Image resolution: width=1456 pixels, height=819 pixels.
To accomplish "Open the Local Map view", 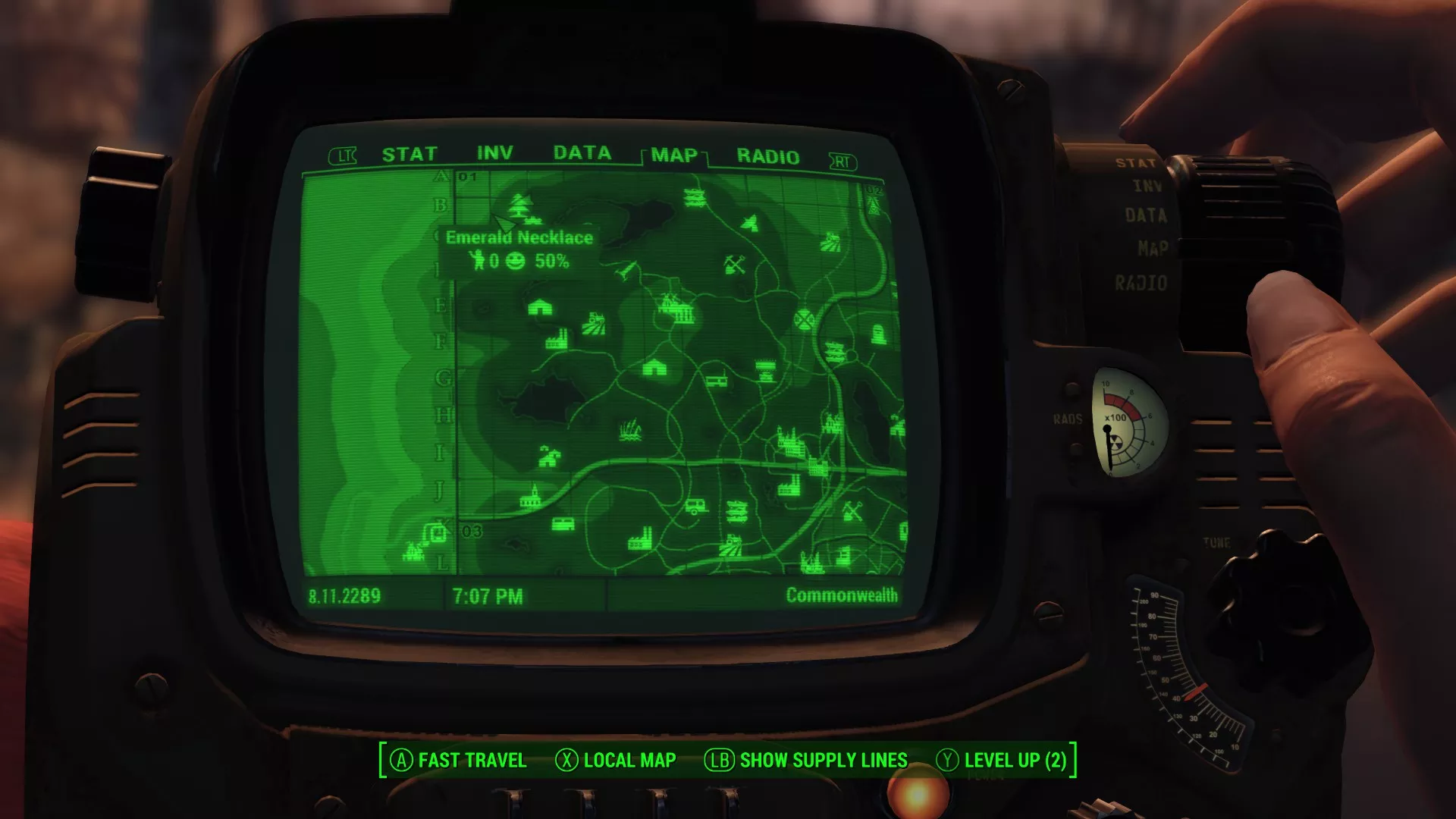I will [615, 760].
